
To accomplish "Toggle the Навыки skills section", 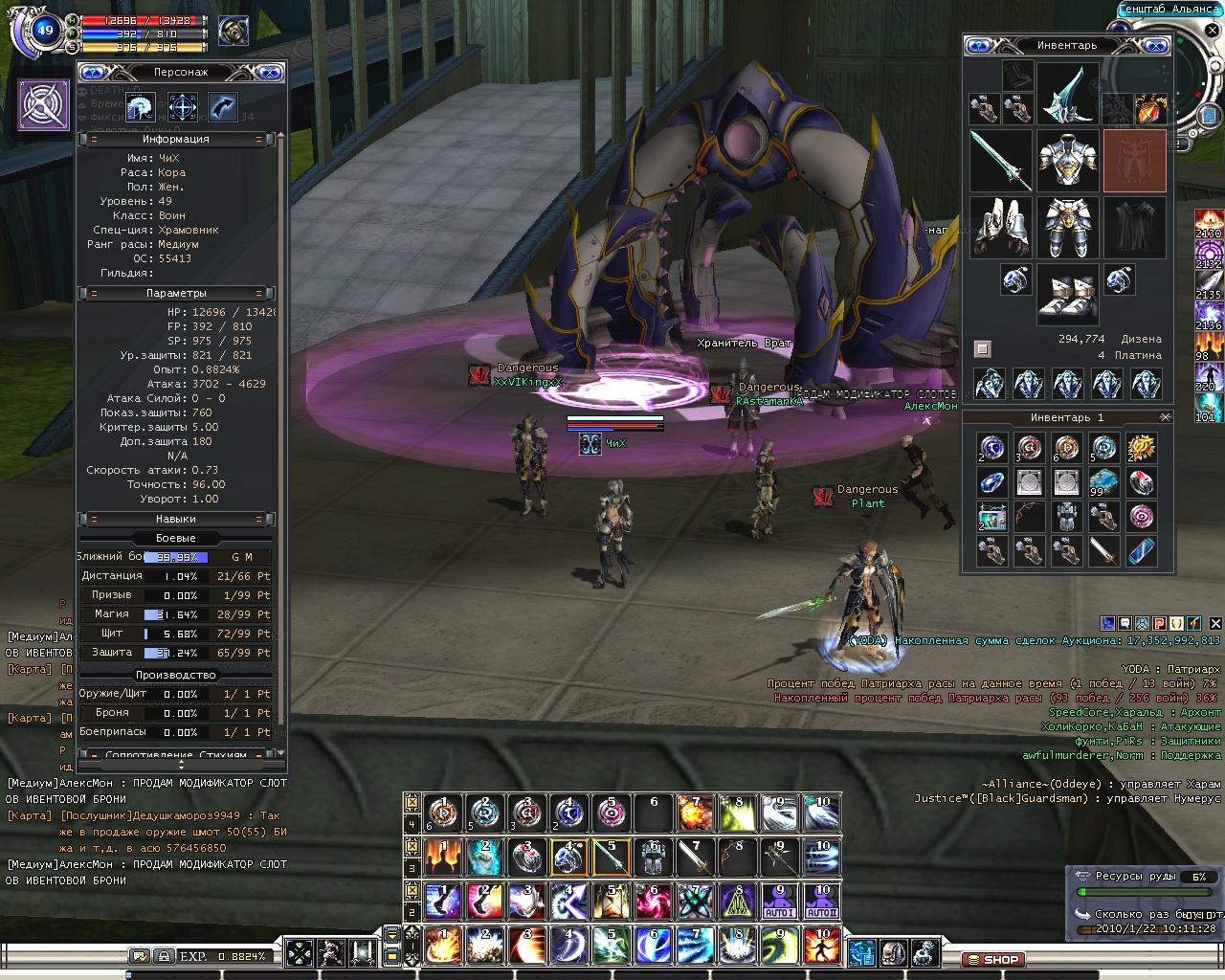I will tap(176, 519).
